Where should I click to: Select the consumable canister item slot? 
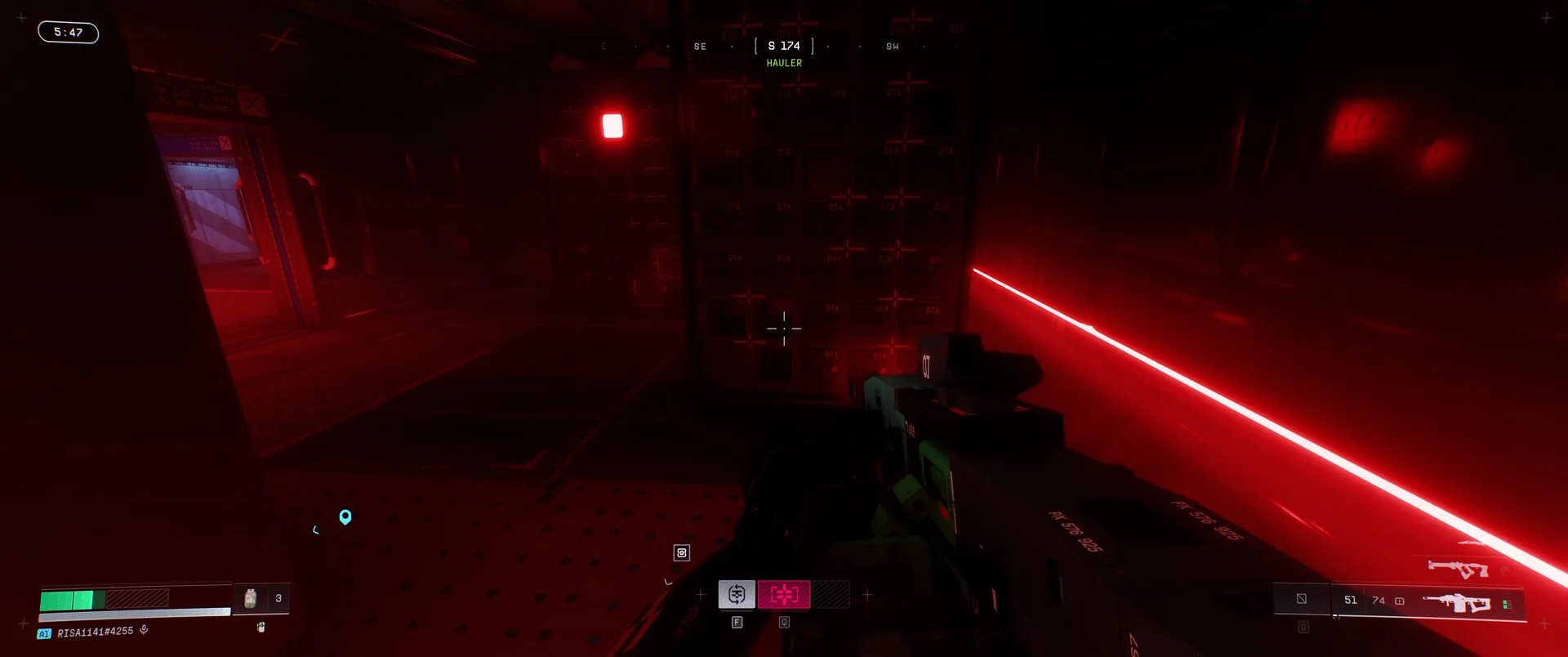pos(251,598)
